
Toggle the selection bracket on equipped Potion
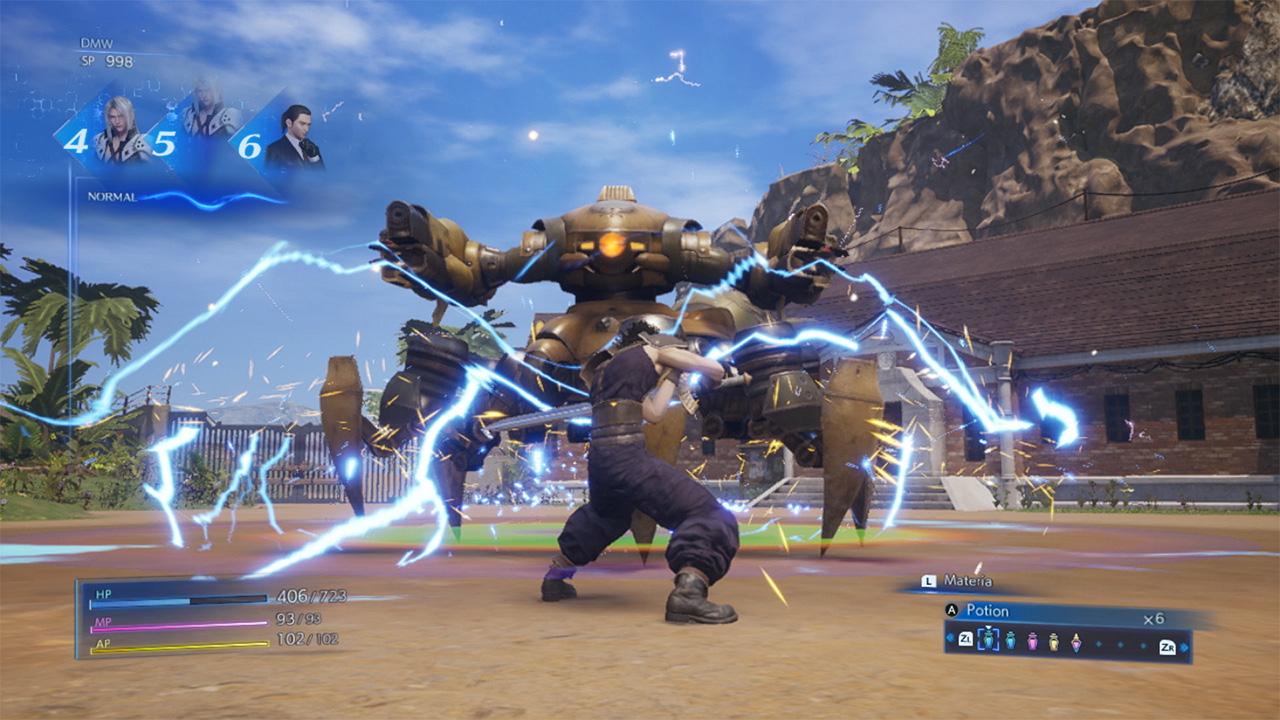pyautogui.click(x=989, y=639)
